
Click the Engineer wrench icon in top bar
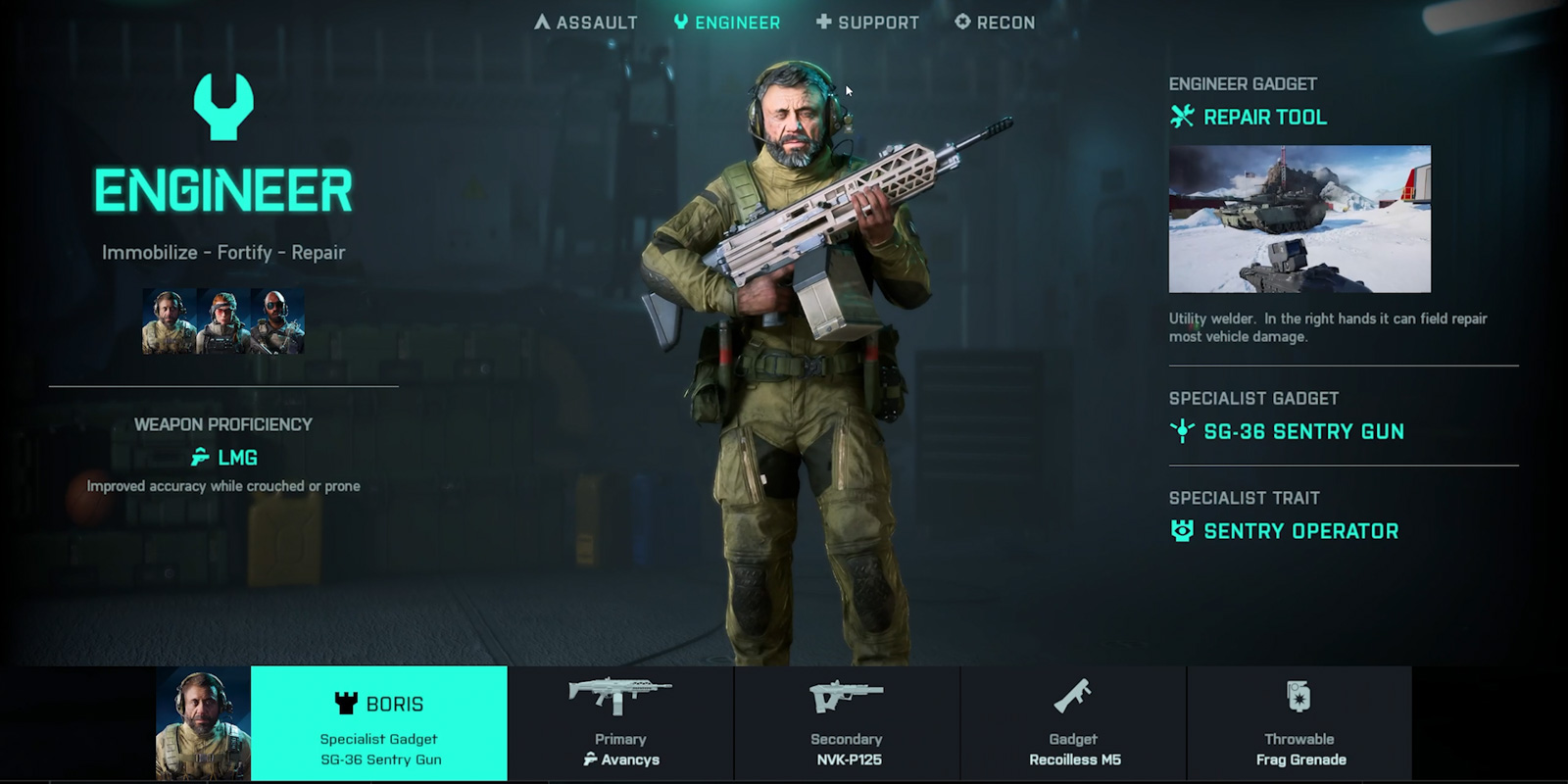point(681,22)
